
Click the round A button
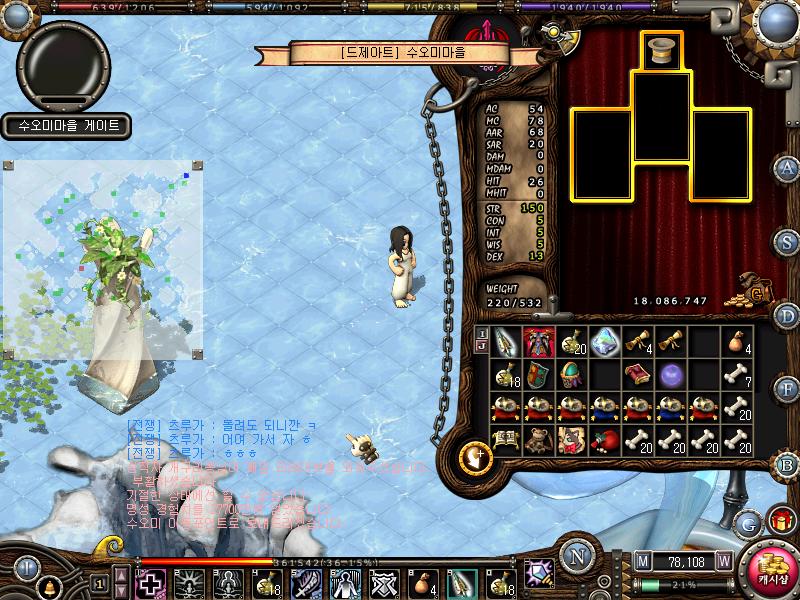coord(788,167)
